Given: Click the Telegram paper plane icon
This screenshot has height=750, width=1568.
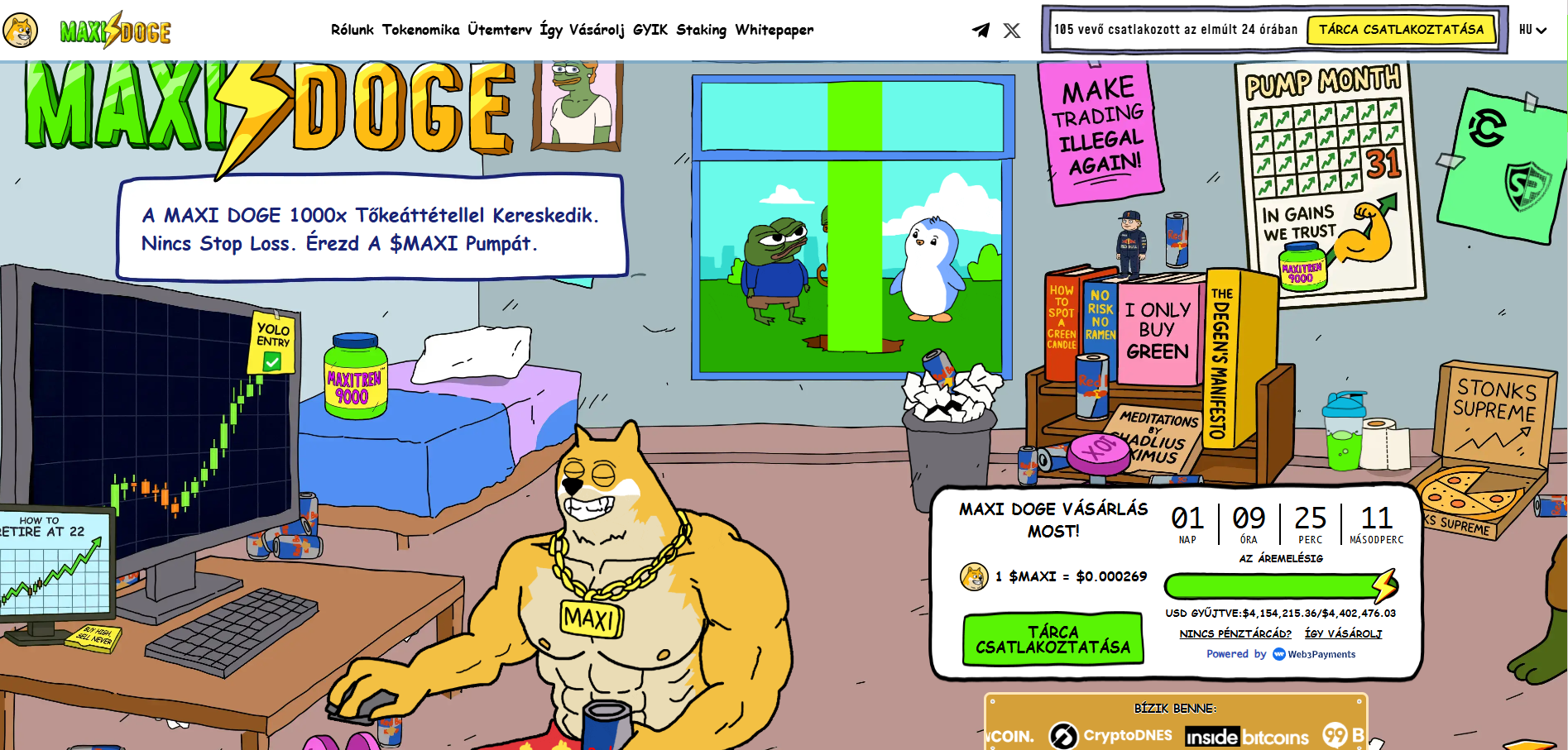Looking at the screenshot, I should [x=981, y=31].
